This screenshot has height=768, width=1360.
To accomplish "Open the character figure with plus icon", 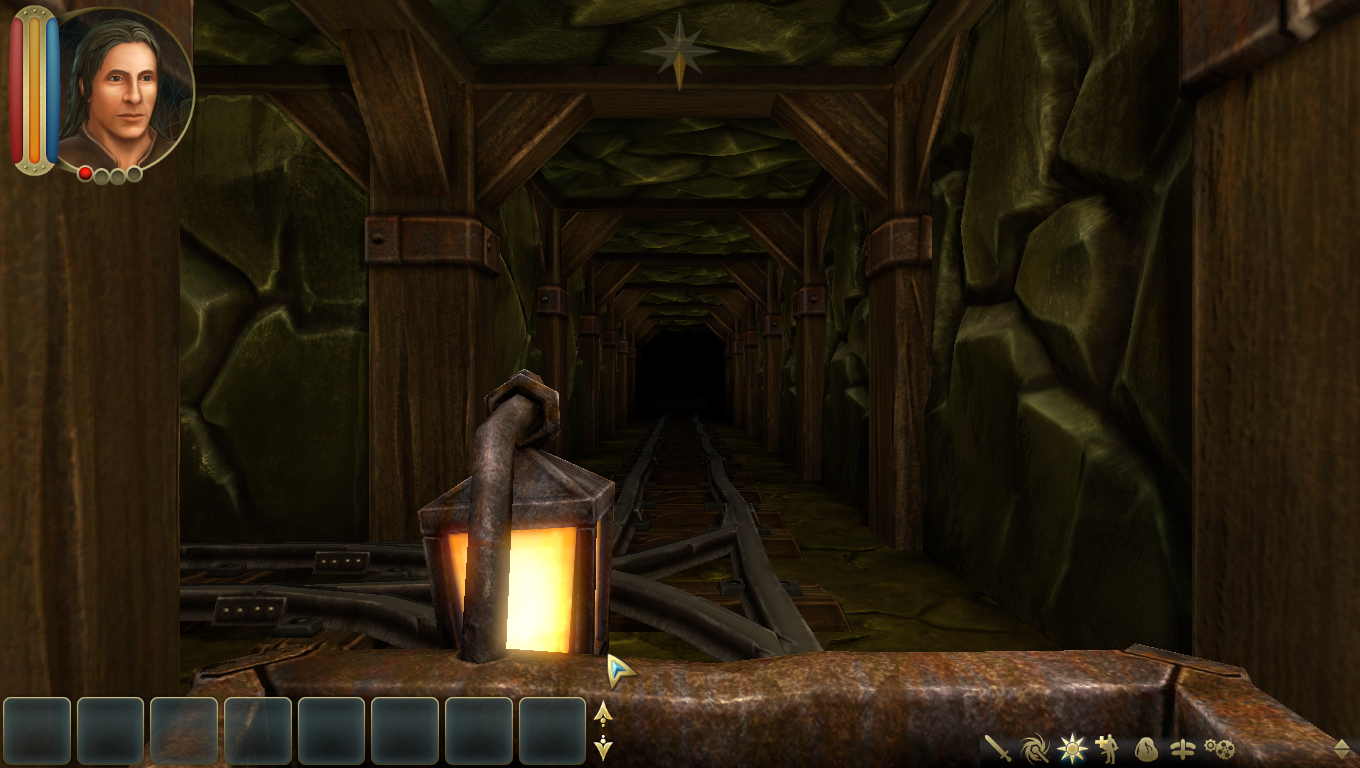I will 1108,748.
